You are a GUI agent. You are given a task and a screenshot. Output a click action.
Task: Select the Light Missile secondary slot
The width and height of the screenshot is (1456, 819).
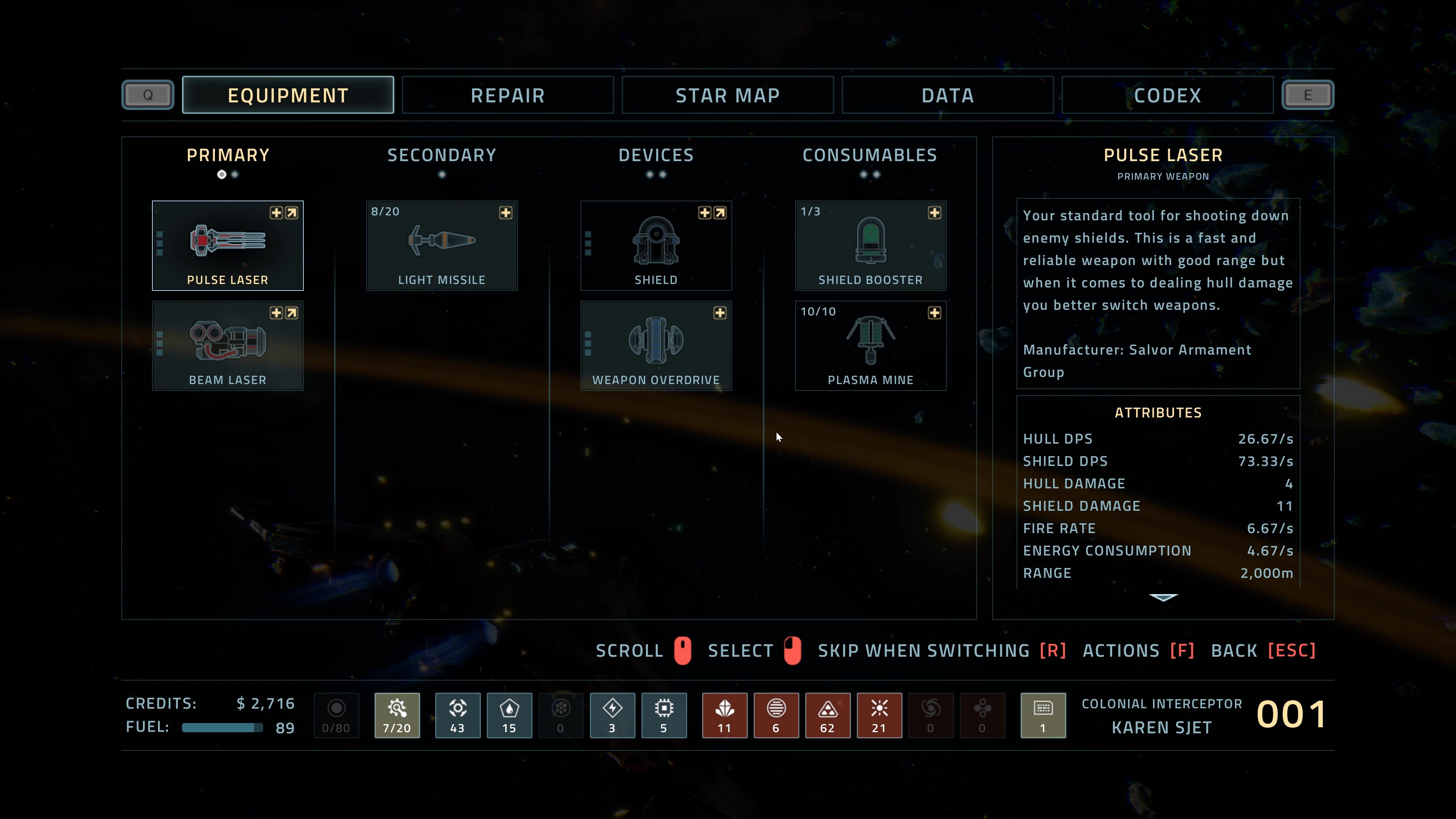(x=441, y=245)
